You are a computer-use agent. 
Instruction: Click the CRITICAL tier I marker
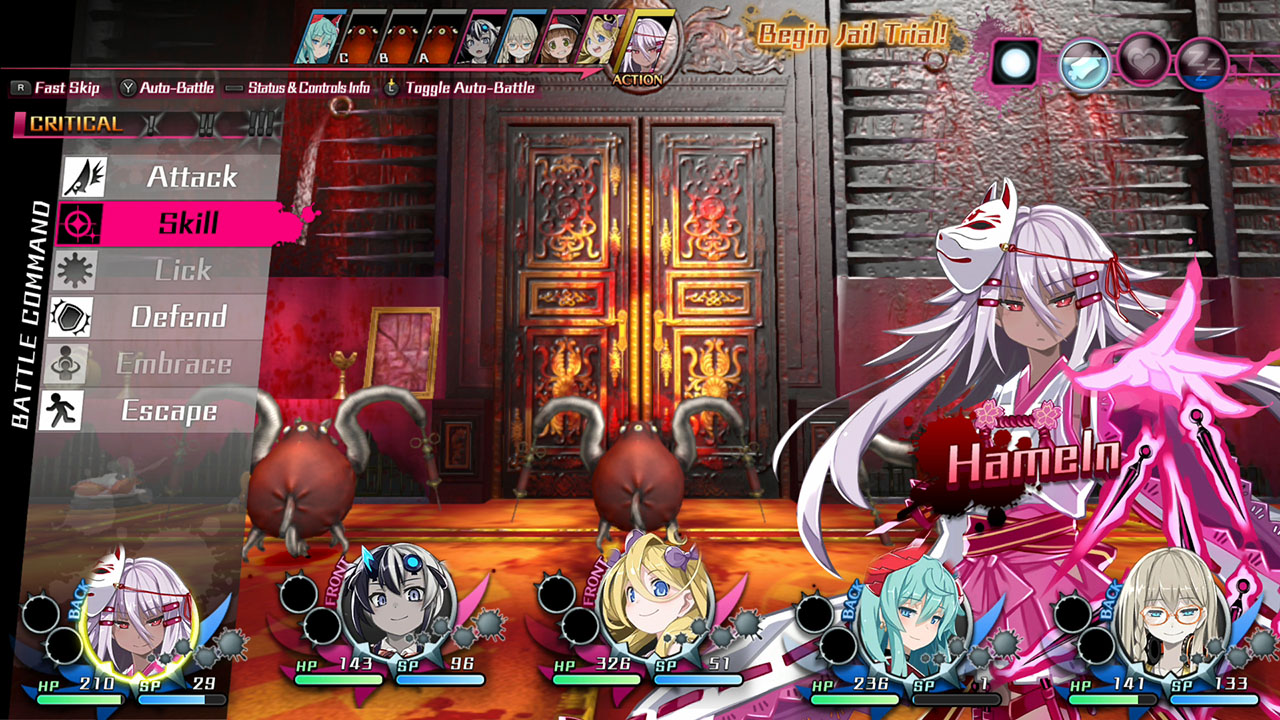pos(150,124)
